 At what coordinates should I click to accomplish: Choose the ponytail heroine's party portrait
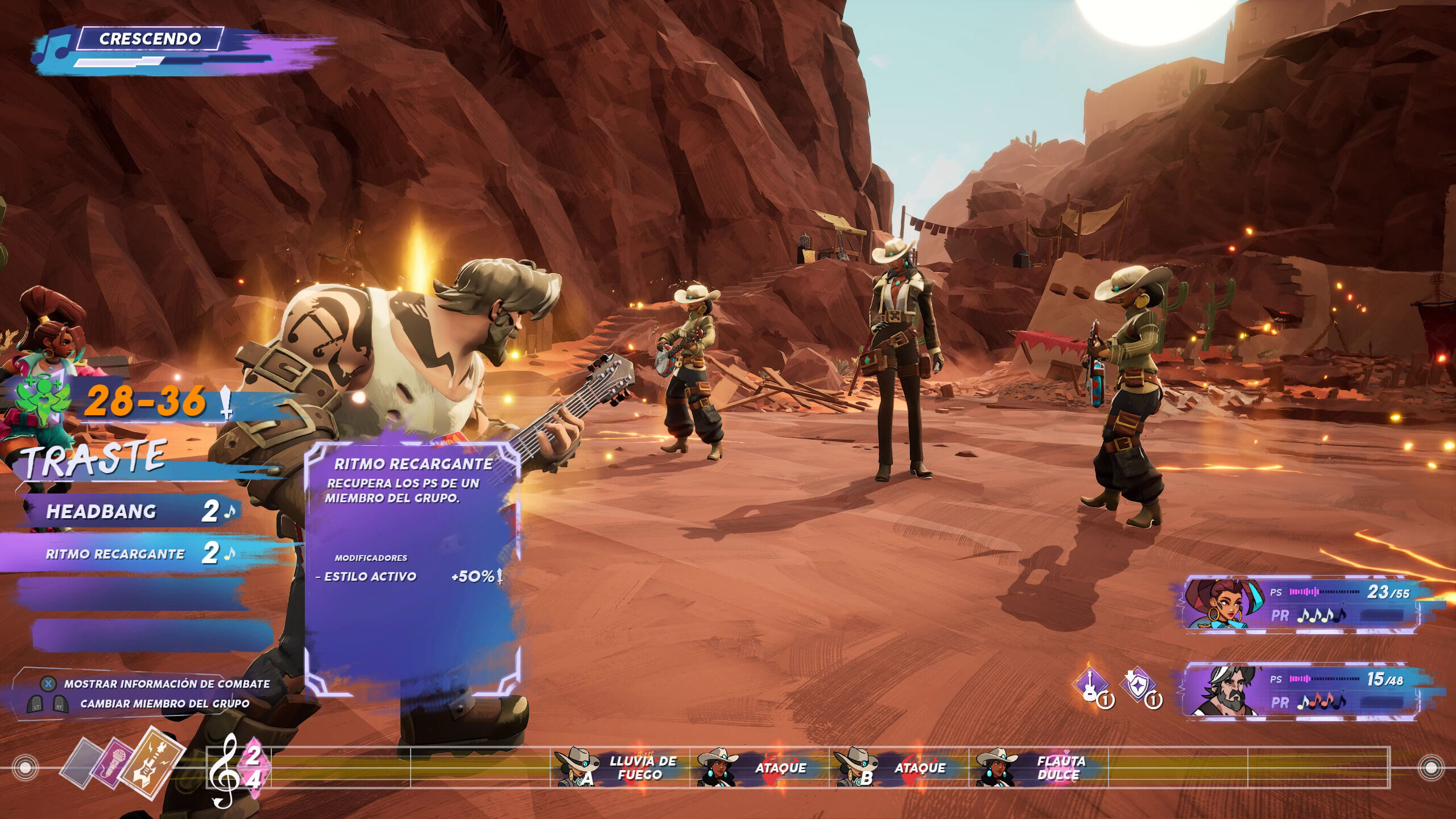tap(1223, 603)
